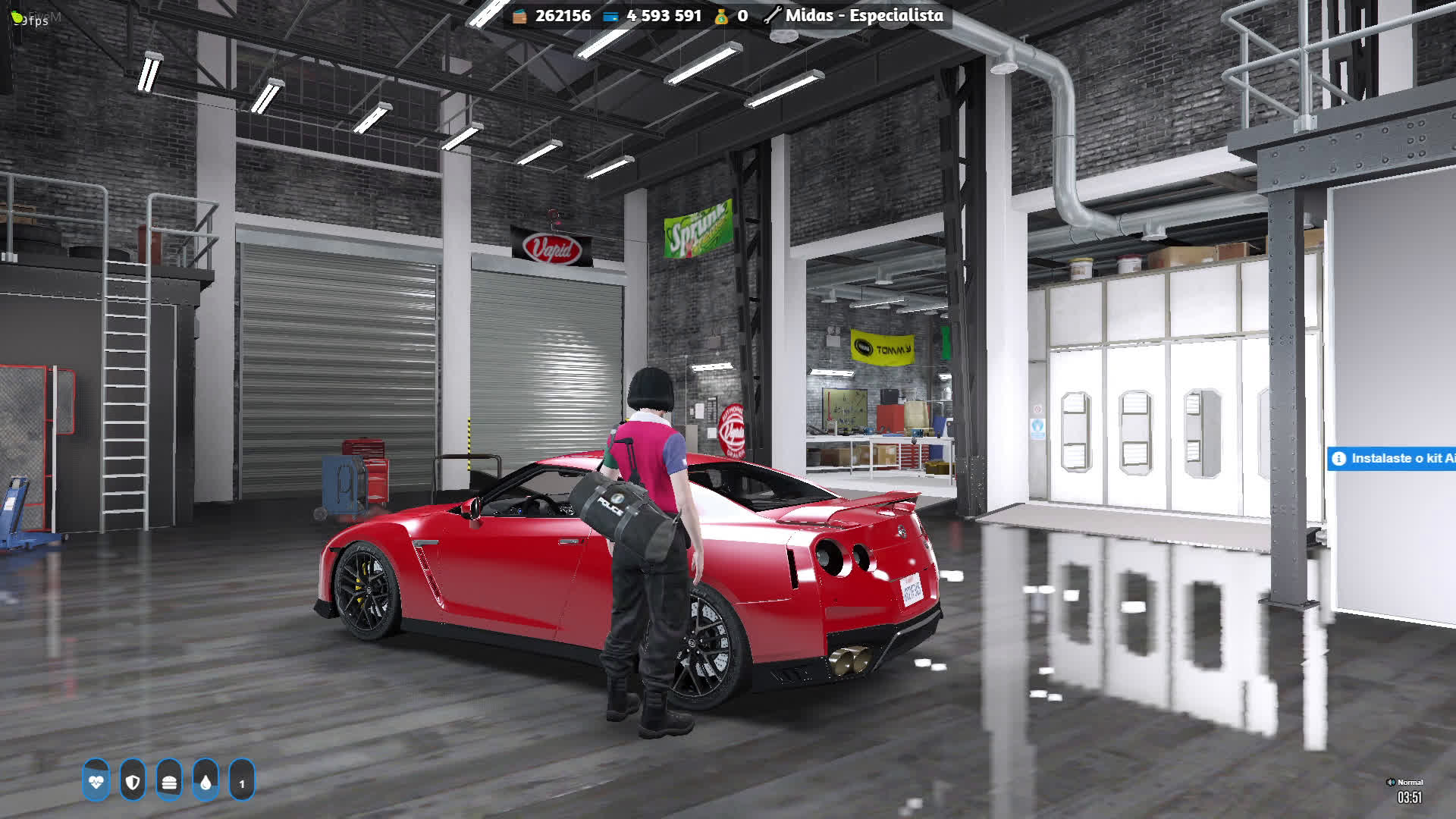Select the water drop thirst icon

click(x=206, y=780)
